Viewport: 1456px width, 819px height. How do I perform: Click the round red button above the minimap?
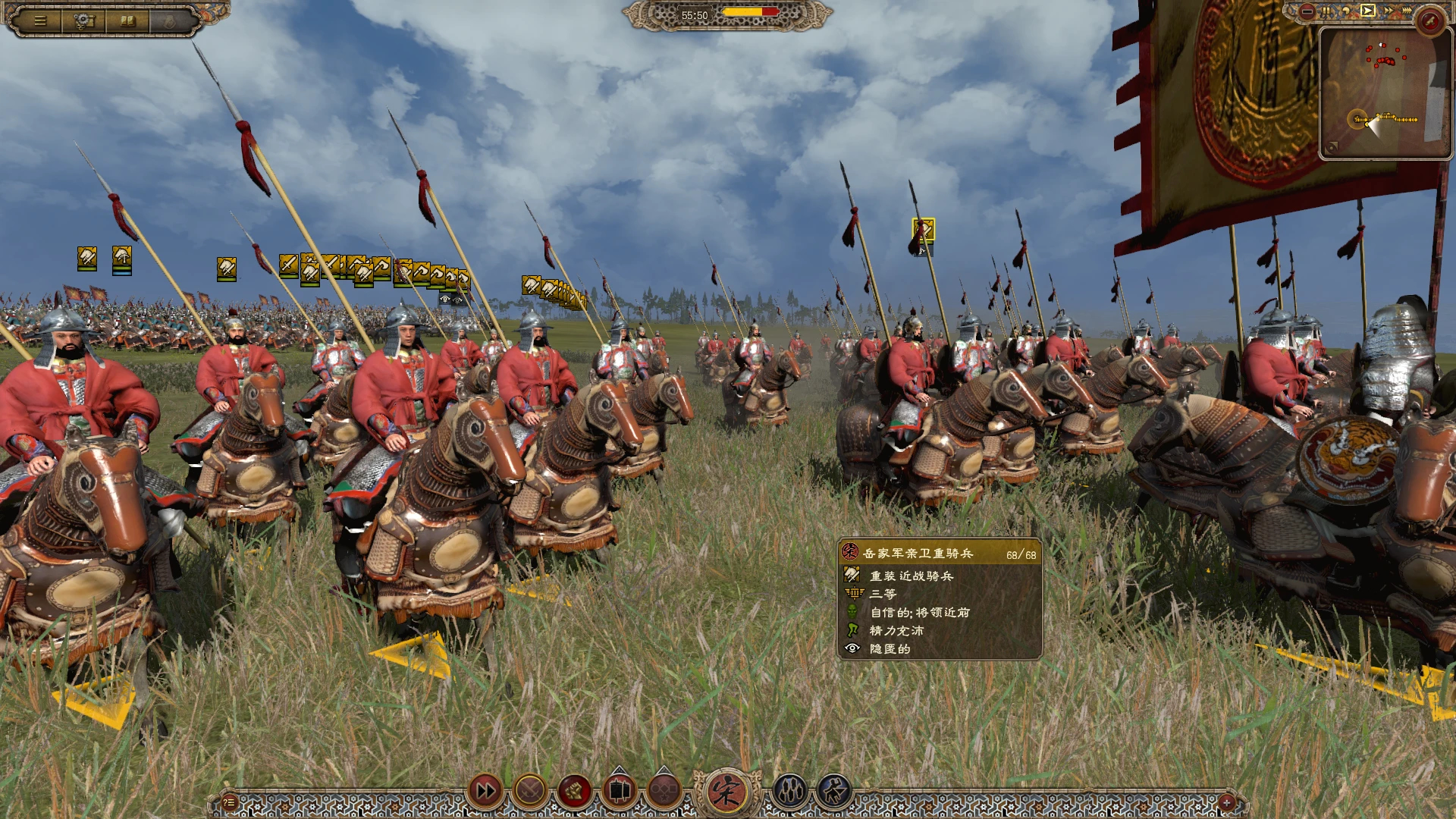pyautogui.click(x=1430, y=20)
